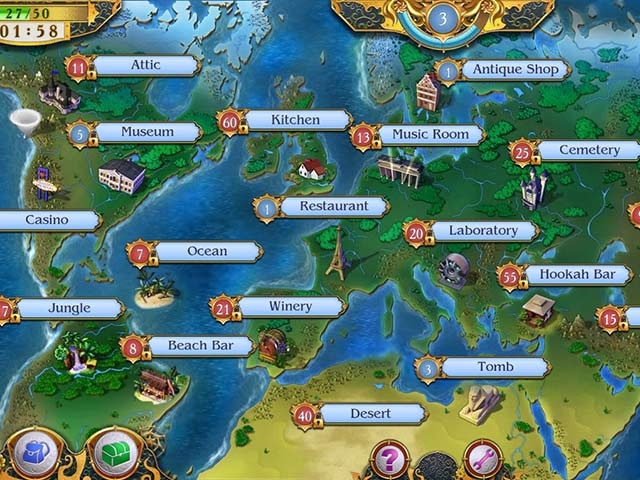Show help with the question mark button

(x=389, y=458)
